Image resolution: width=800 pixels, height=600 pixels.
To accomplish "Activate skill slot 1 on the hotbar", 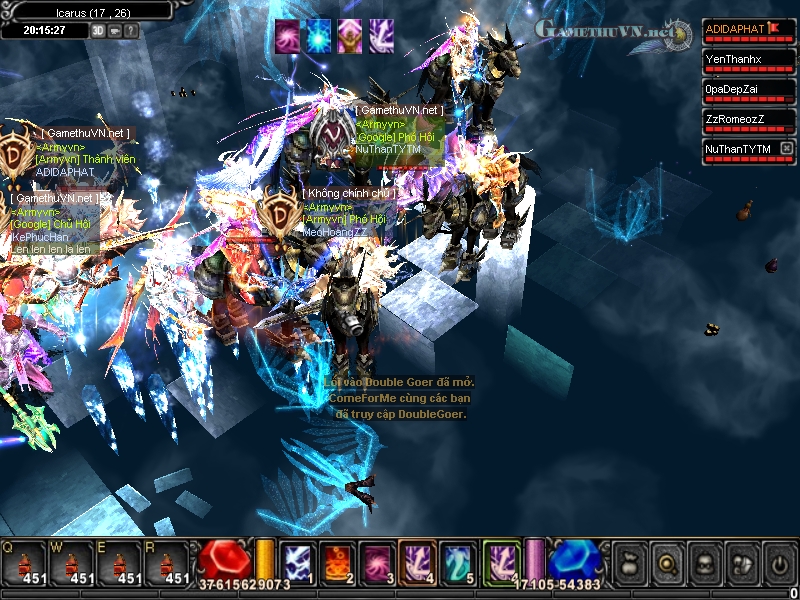I will click(297, 562).
